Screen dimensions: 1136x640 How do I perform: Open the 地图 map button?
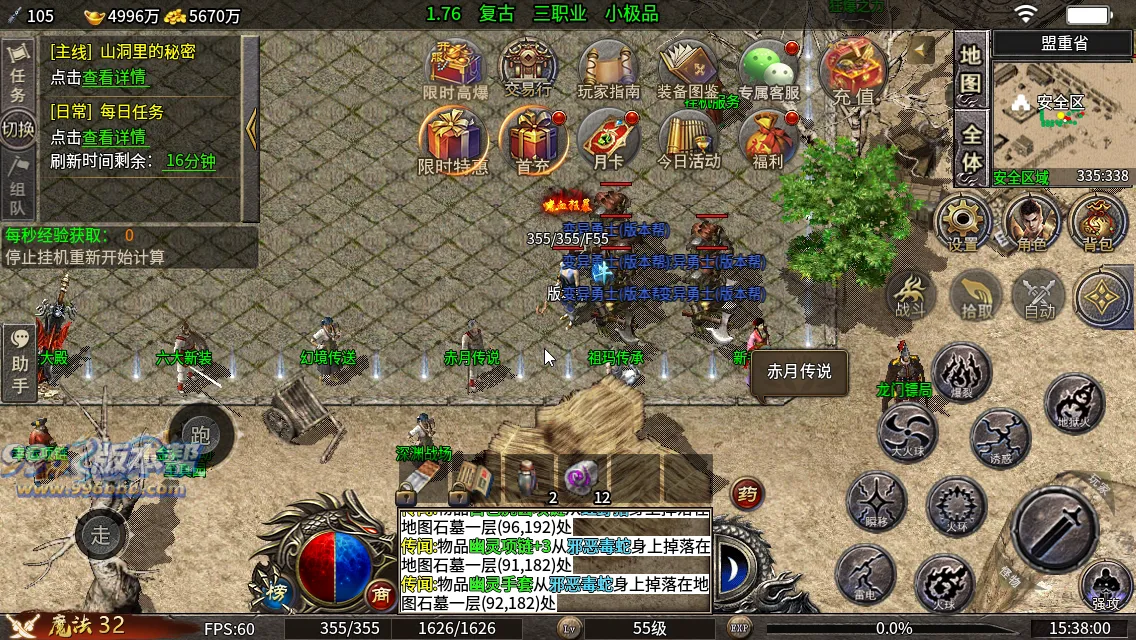pyautogui.click(x=971, y=70)
